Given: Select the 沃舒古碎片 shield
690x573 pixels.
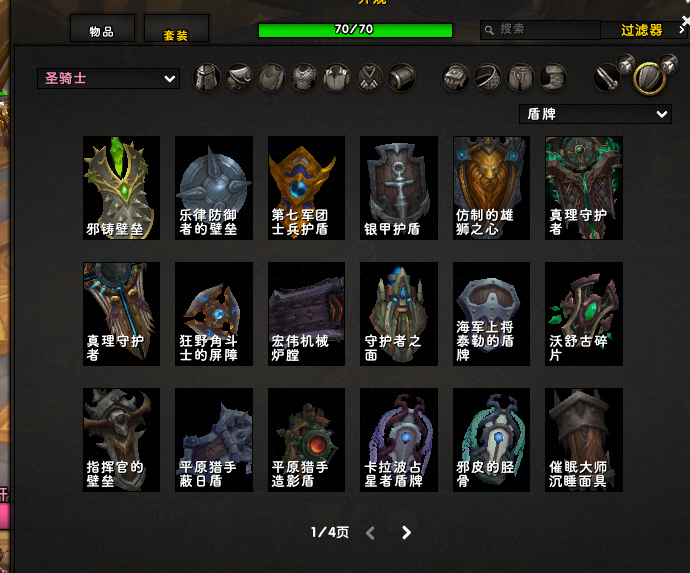Looking at the screenshot, I should 584,314.
